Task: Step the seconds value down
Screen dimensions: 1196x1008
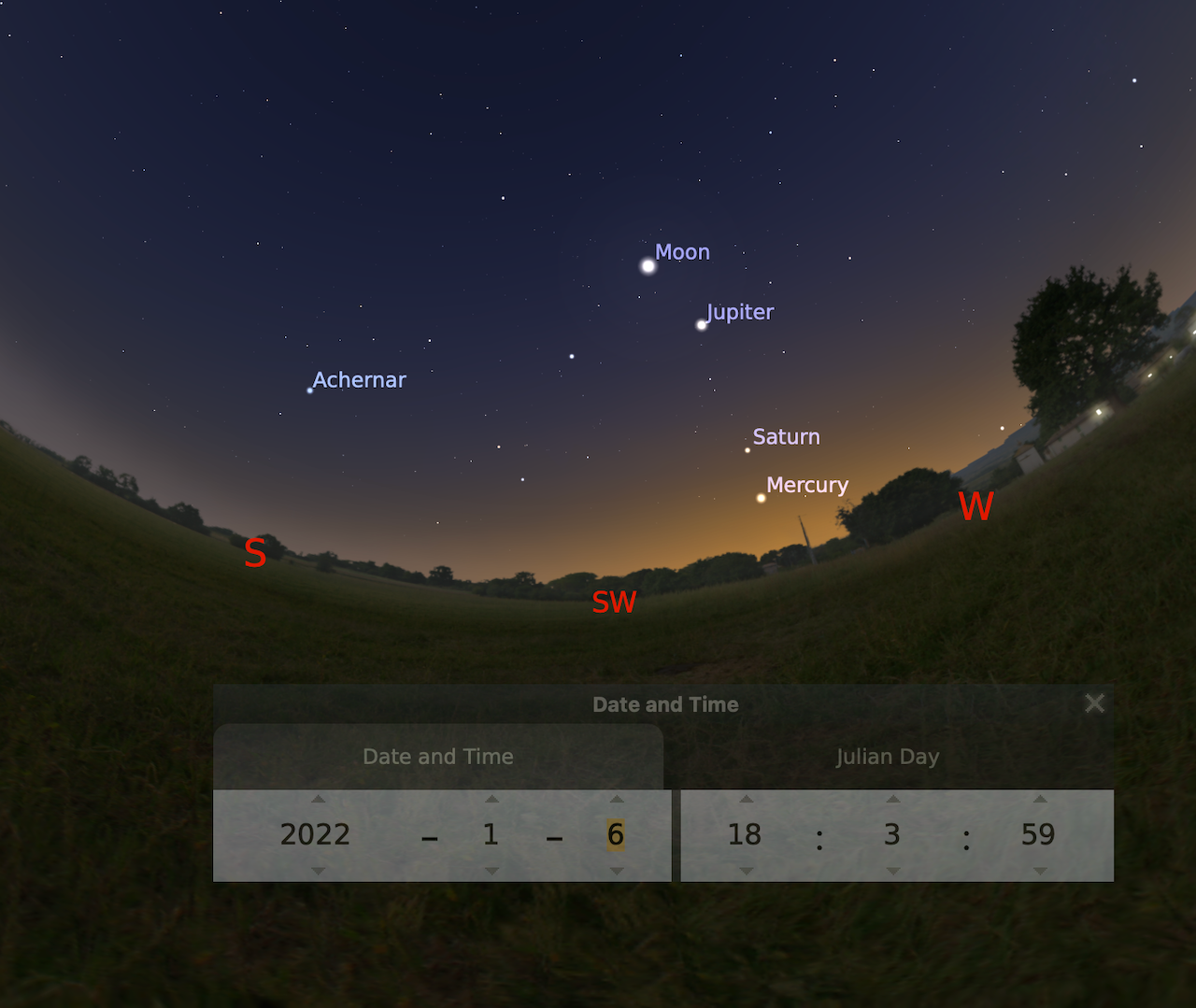Action: click(x=1039, y=871)
